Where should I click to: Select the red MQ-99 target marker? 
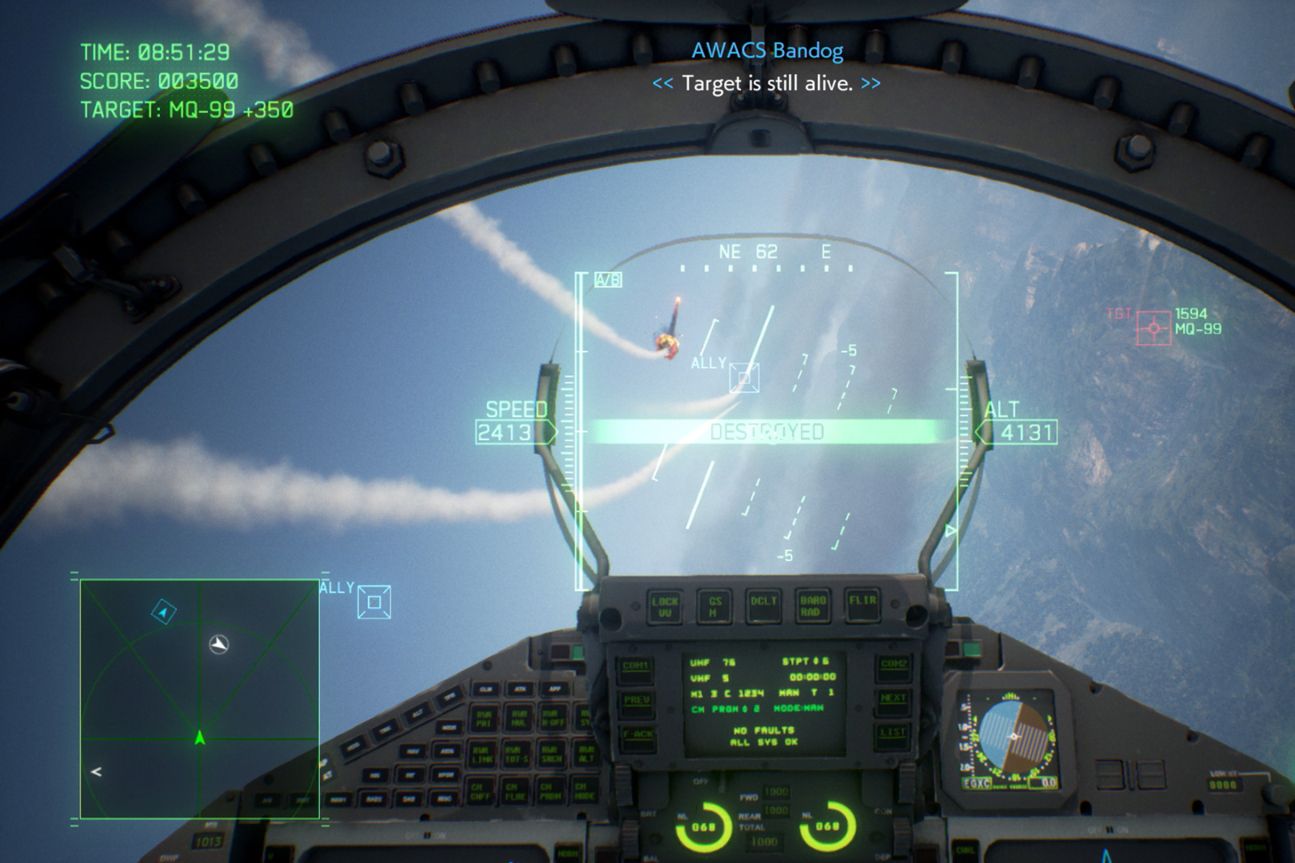(1154, 328)
